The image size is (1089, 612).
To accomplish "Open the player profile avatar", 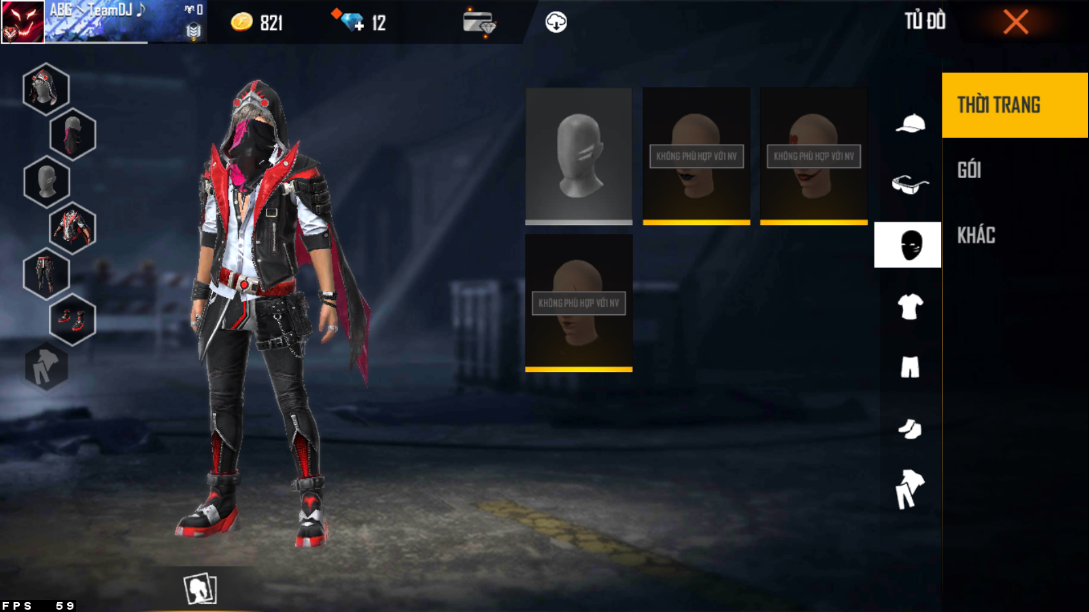I will pyautogui.click(x=22, y=22).
